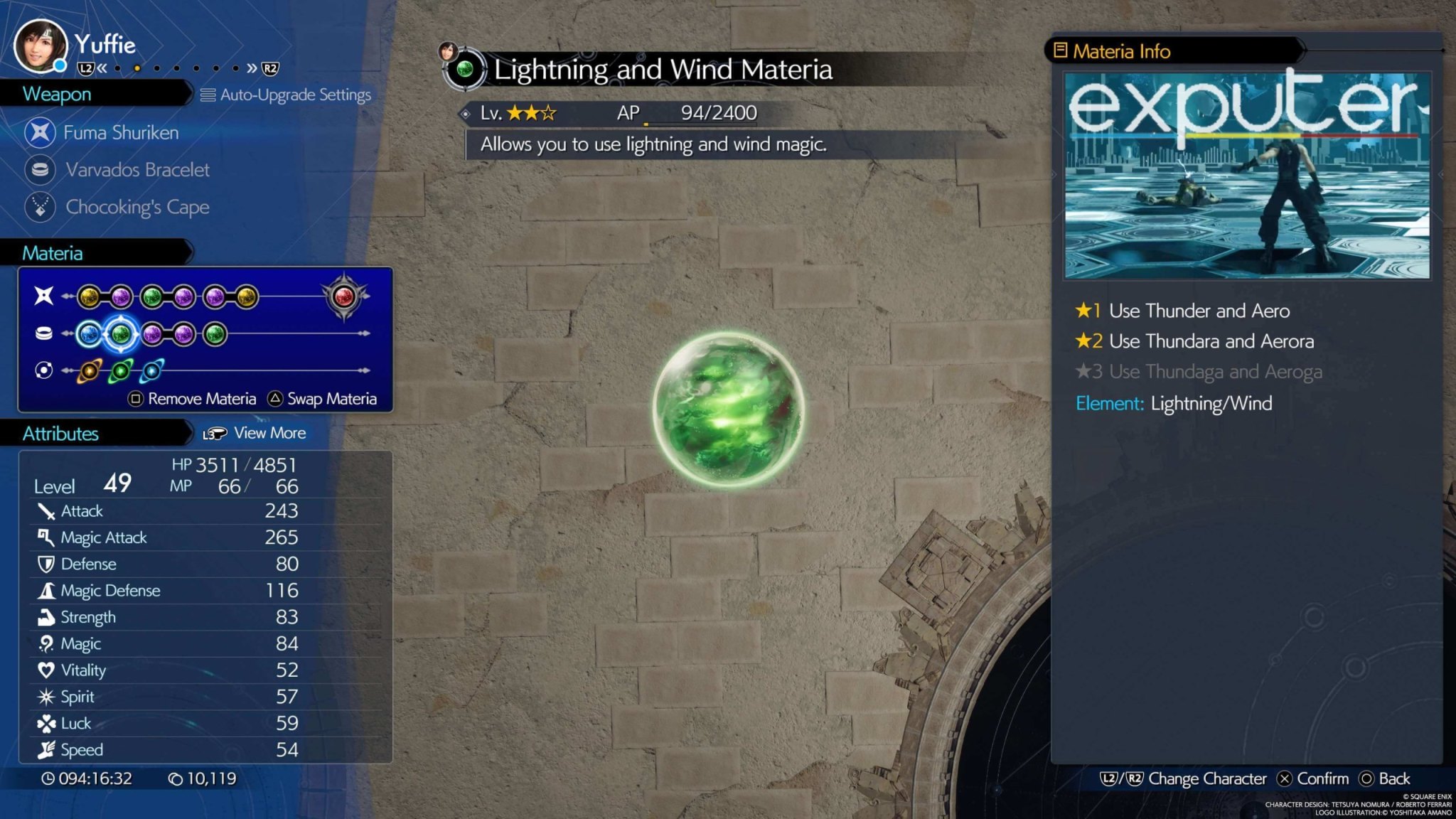Show more attributes with View More
This screenshot has height=819, width=1456.
(255, 433)
